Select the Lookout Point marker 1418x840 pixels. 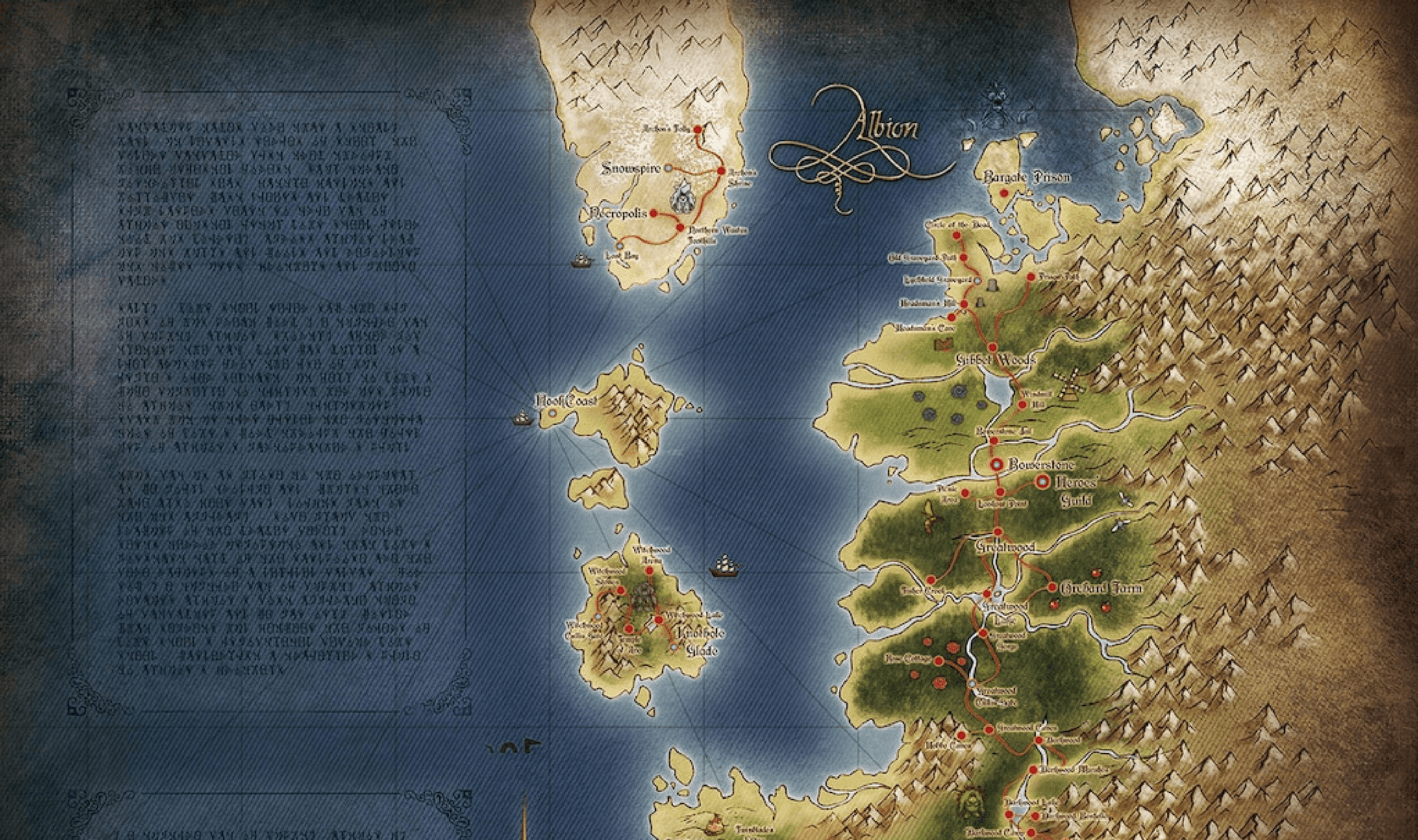tap(1000, 492)
